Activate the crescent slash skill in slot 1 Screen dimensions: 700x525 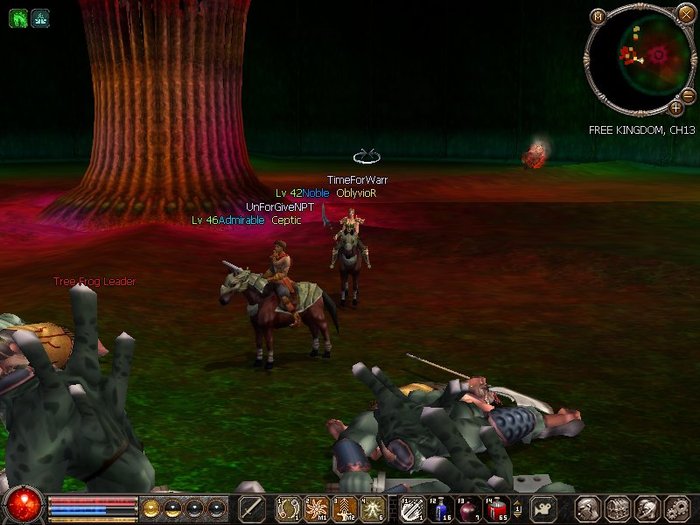pyautogui.click(x=289, y=508)
